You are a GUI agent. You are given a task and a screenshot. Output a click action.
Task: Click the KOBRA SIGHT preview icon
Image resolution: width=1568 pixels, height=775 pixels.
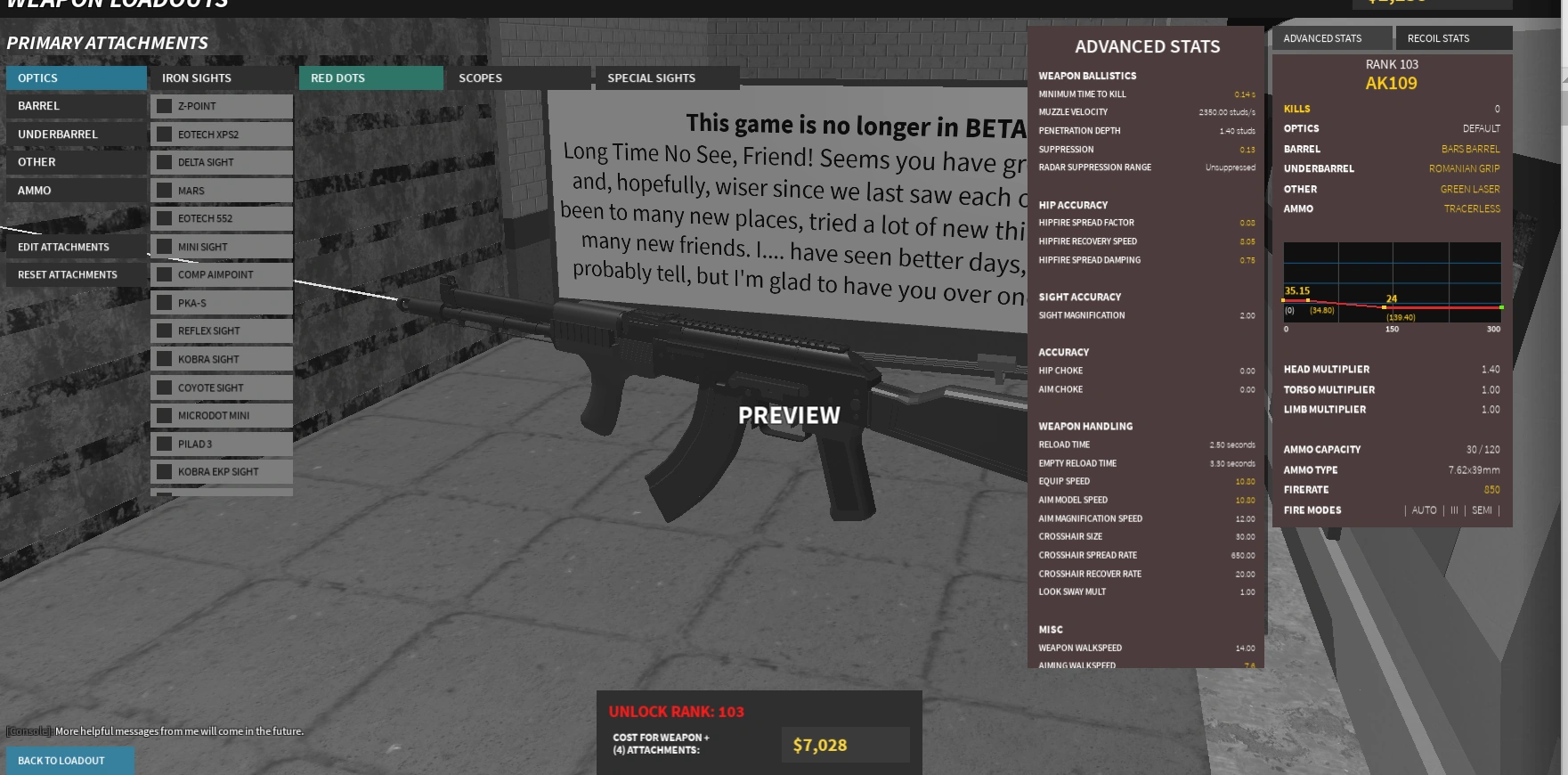(162, 358)
